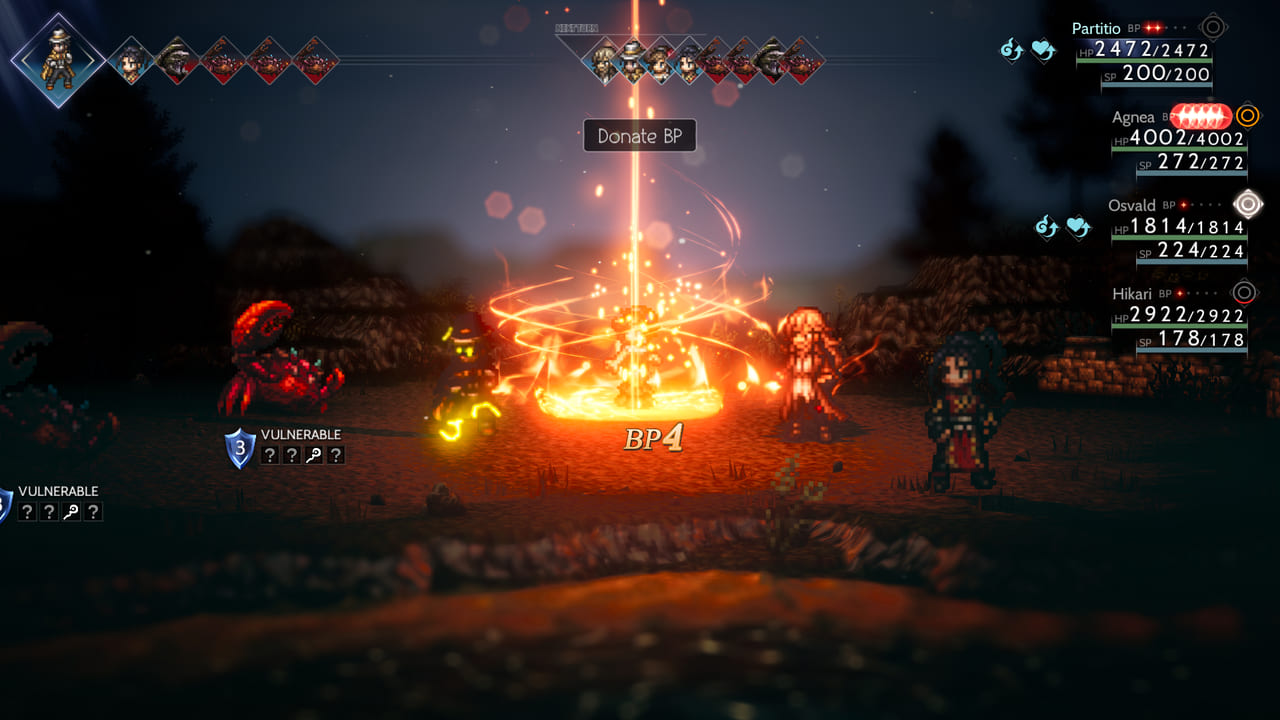
Task: Select the first crab enemy turn diamond
Action: (x=221, y=62)
